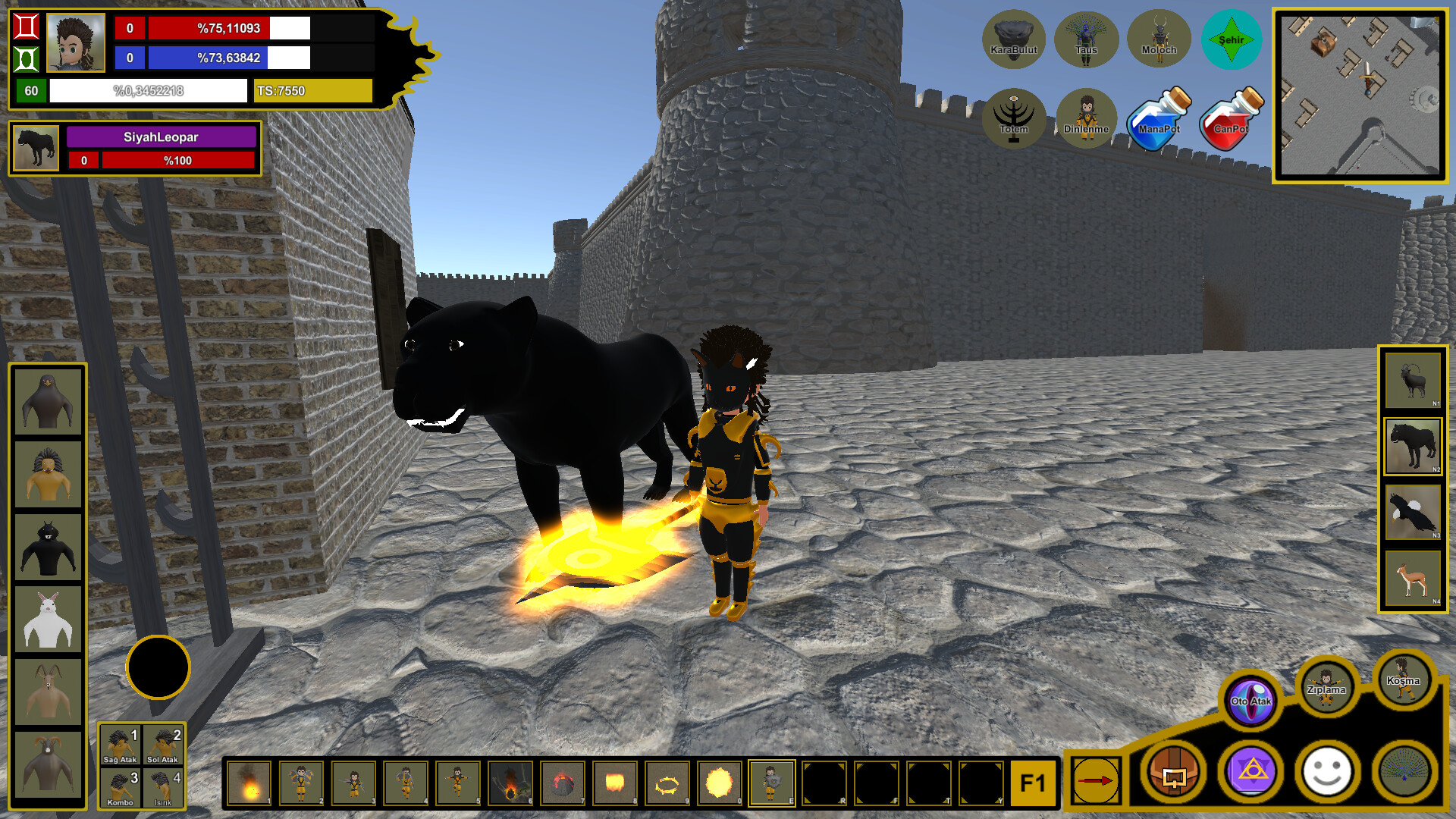Select the eagle in slot N3
Image resolution: width=1456 pixels, height=819 pixels.
pyautogui.click(x=1412, y=513)
